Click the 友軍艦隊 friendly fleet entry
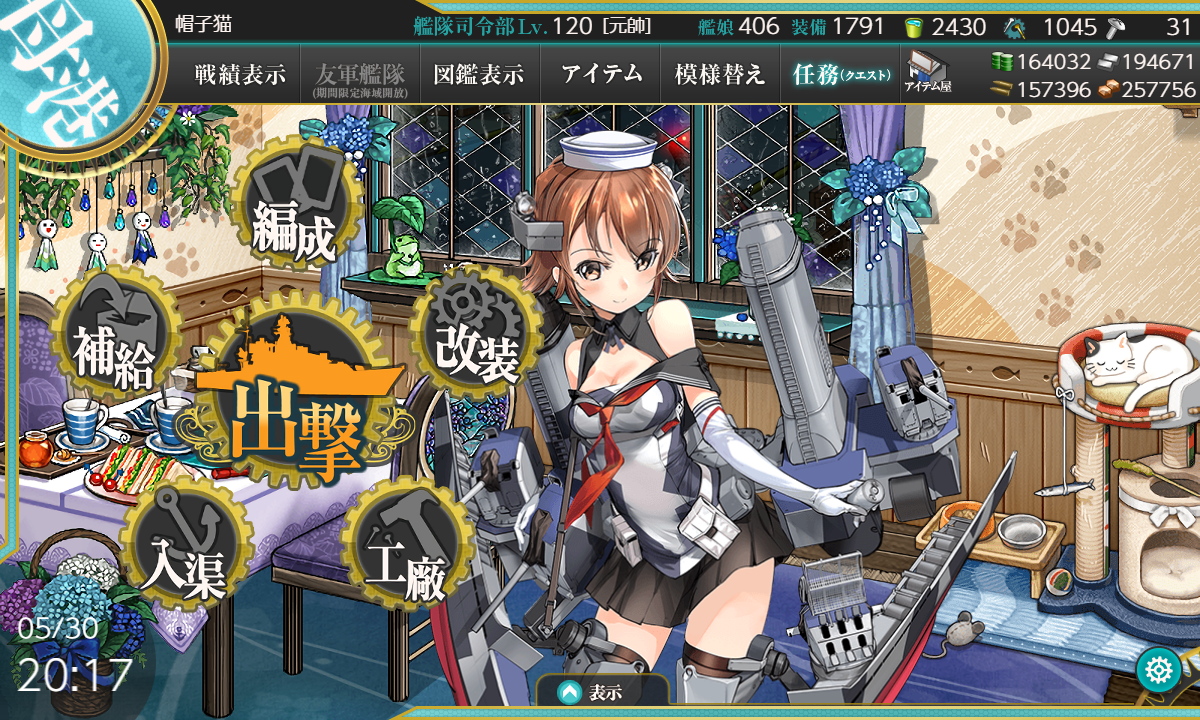 (359, 74)
